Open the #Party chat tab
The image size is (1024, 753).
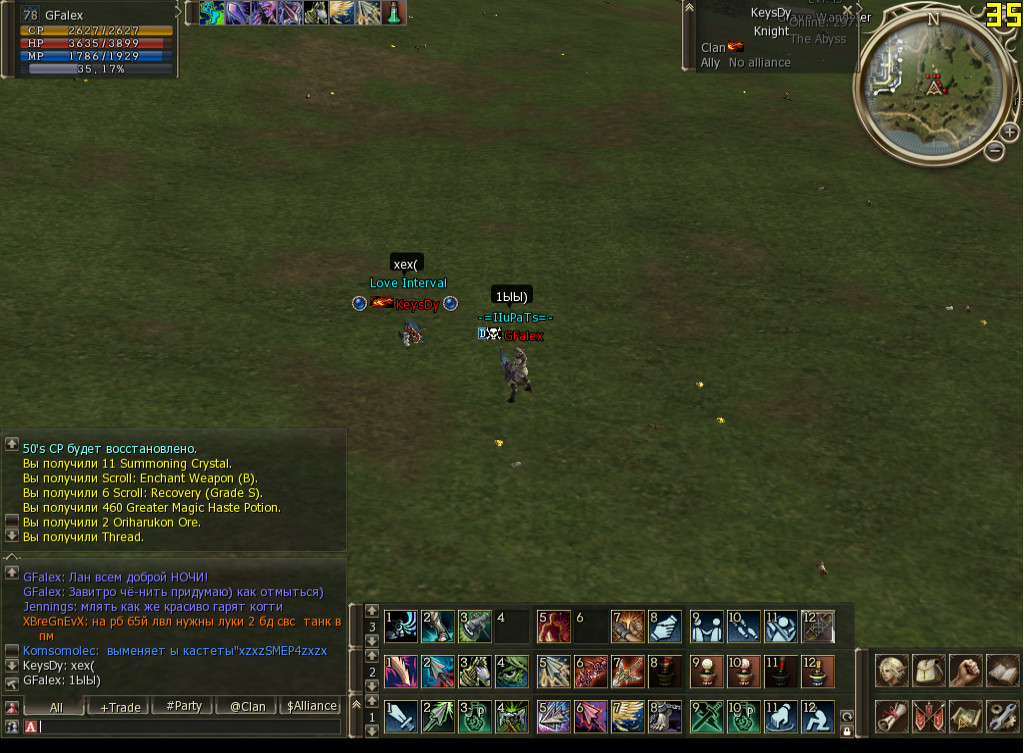pos(184,706)
